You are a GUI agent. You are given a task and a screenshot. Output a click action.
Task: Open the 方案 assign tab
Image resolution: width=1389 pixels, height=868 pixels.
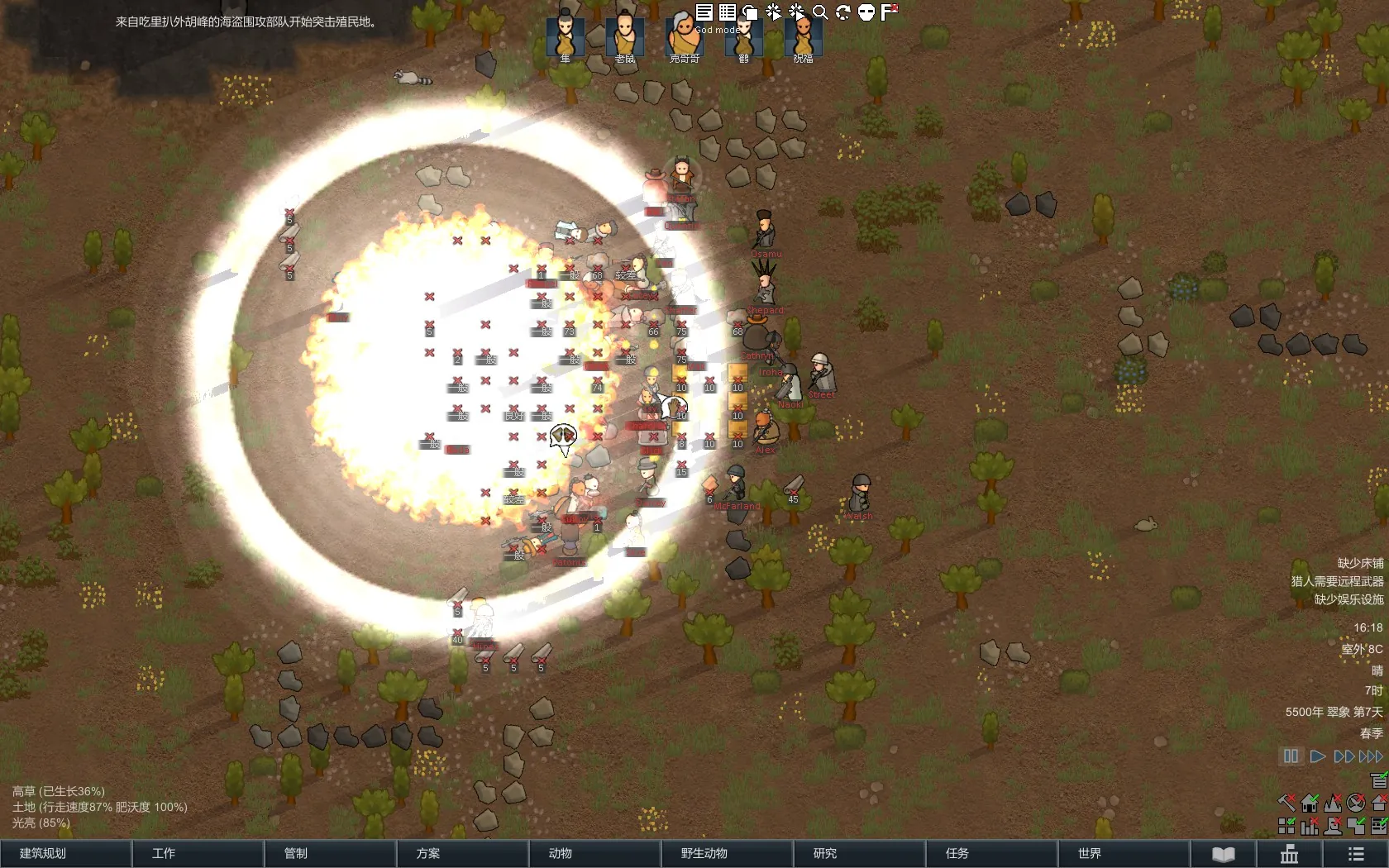pos(462,853)
